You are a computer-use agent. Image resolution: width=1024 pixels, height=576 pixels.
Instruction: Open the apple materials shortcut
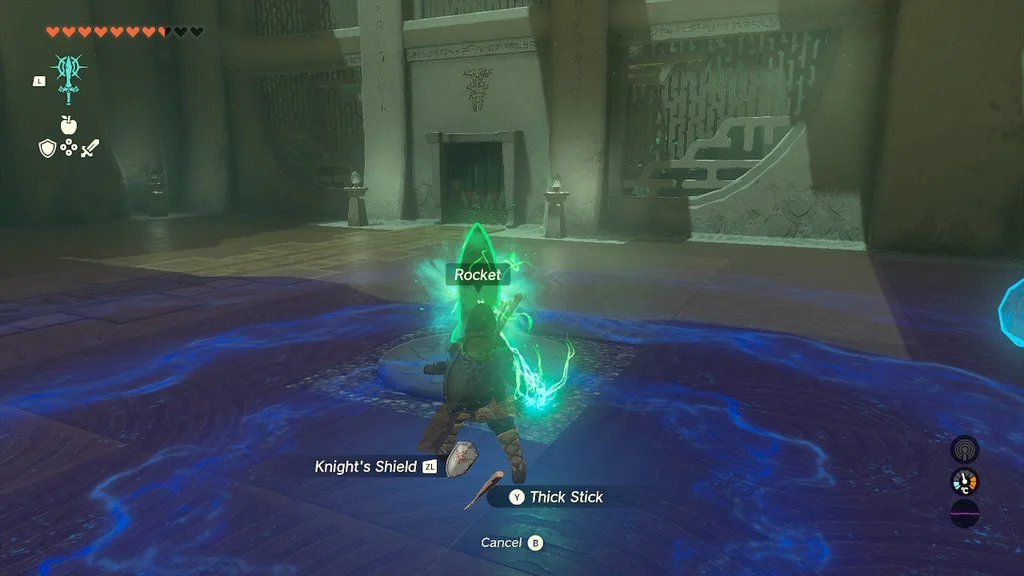[x=69, y=124]
